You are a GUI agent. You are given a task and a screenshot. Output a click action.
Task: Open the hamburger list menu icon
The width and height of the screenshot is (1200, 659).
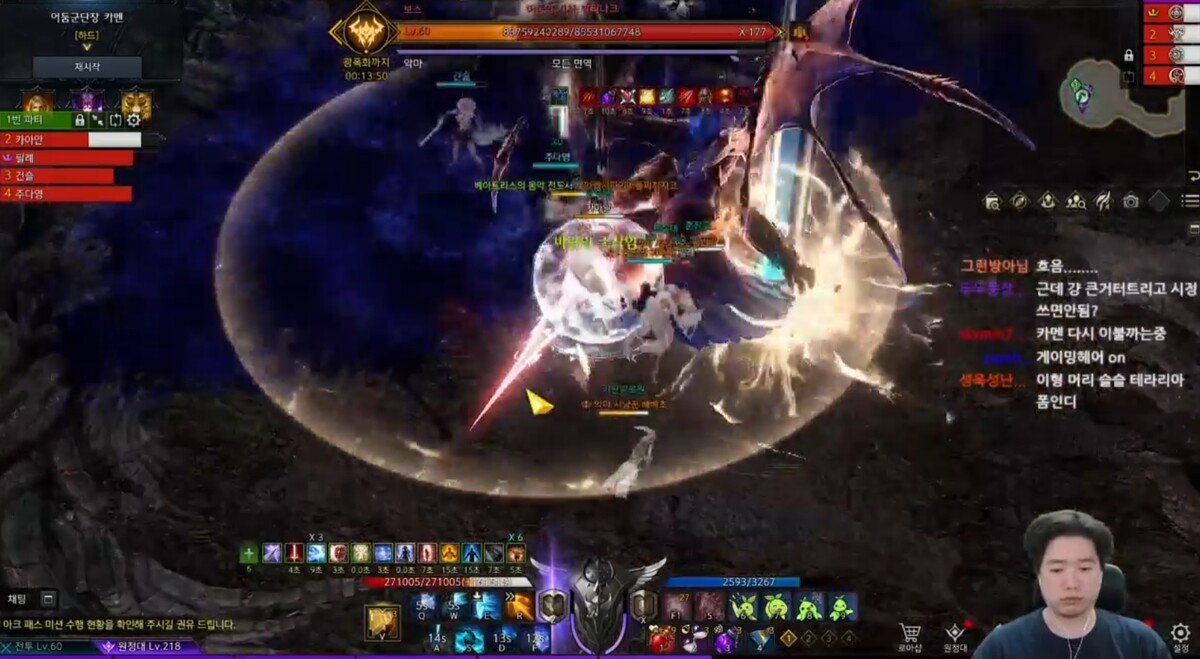click(x=1190, y=201)
